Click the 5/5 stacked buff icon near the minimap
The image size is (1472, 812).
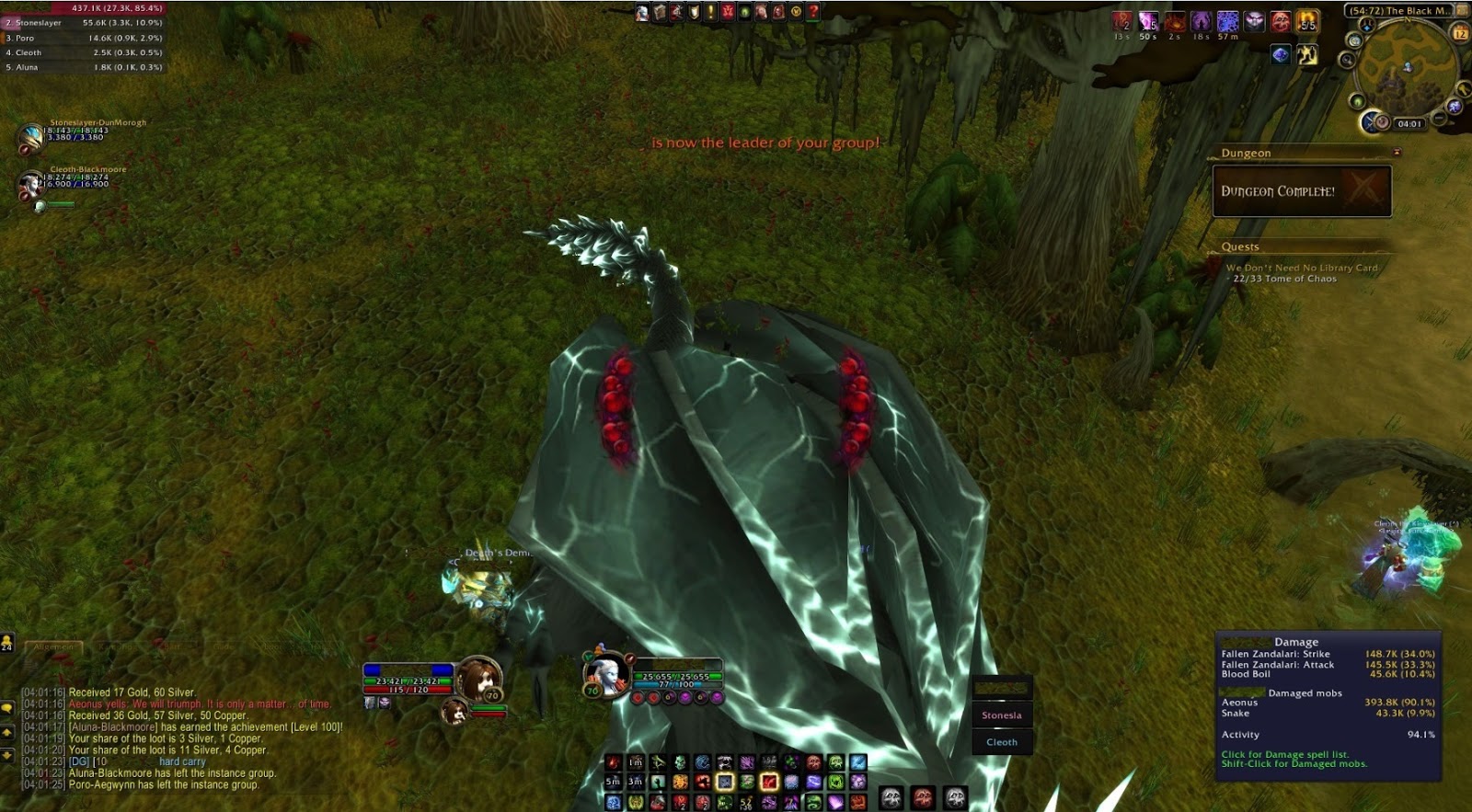[x=1306, y=23]
